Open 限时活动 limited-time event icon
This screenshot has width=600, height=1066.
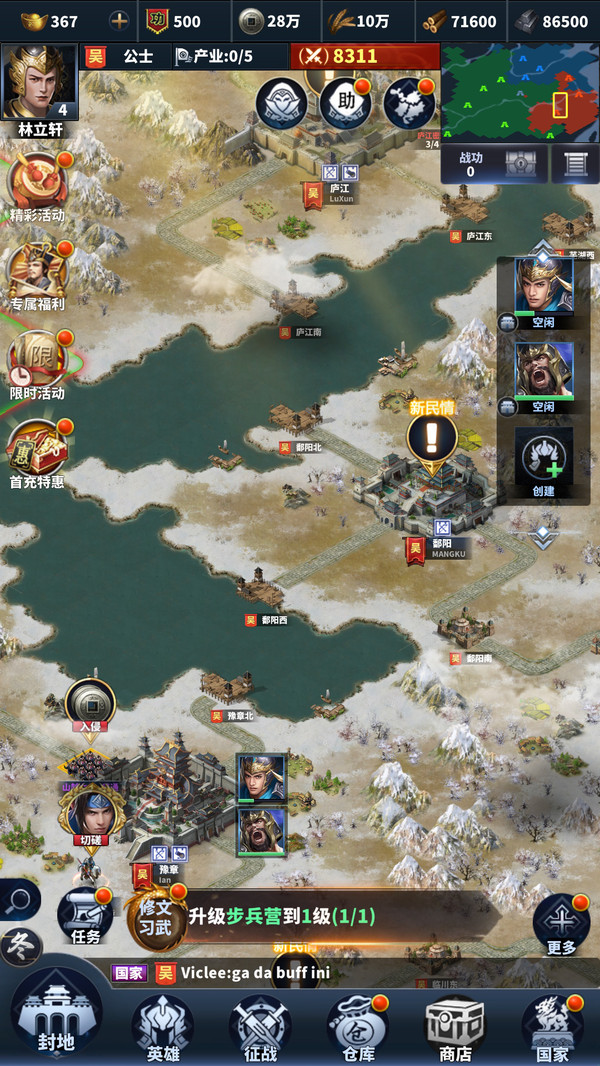[38, 360]
